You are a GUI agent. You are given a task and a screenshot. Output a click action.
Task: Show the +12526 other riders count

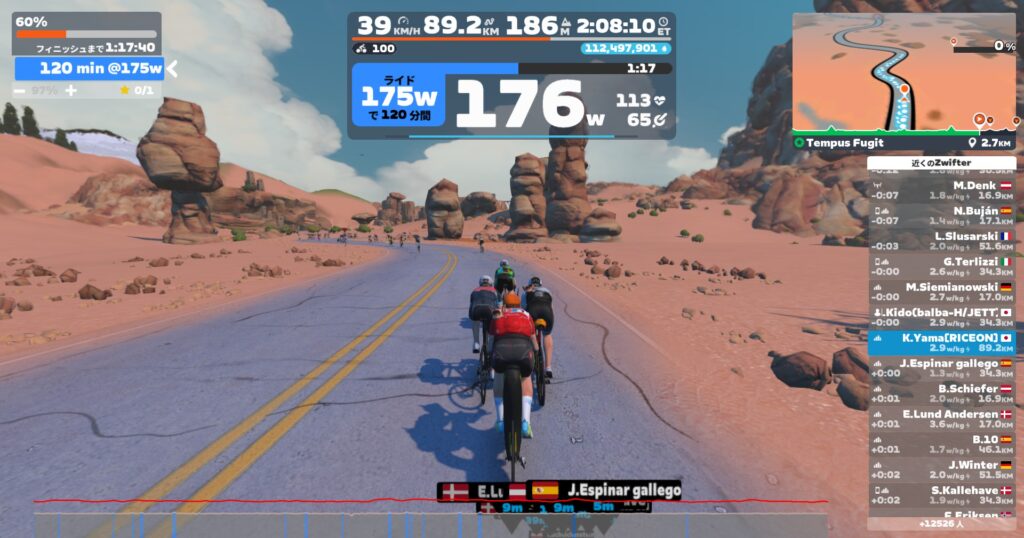[941, 523]
